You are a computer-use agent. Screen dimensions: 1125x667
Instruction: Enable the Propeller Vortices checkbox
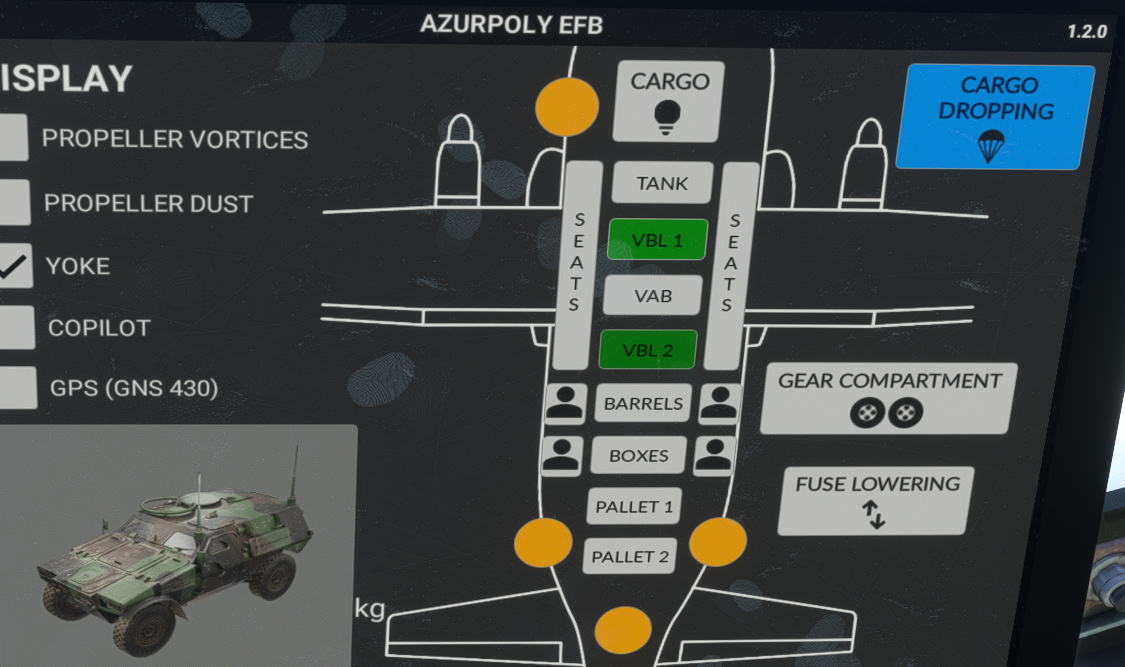coord(12,138)
